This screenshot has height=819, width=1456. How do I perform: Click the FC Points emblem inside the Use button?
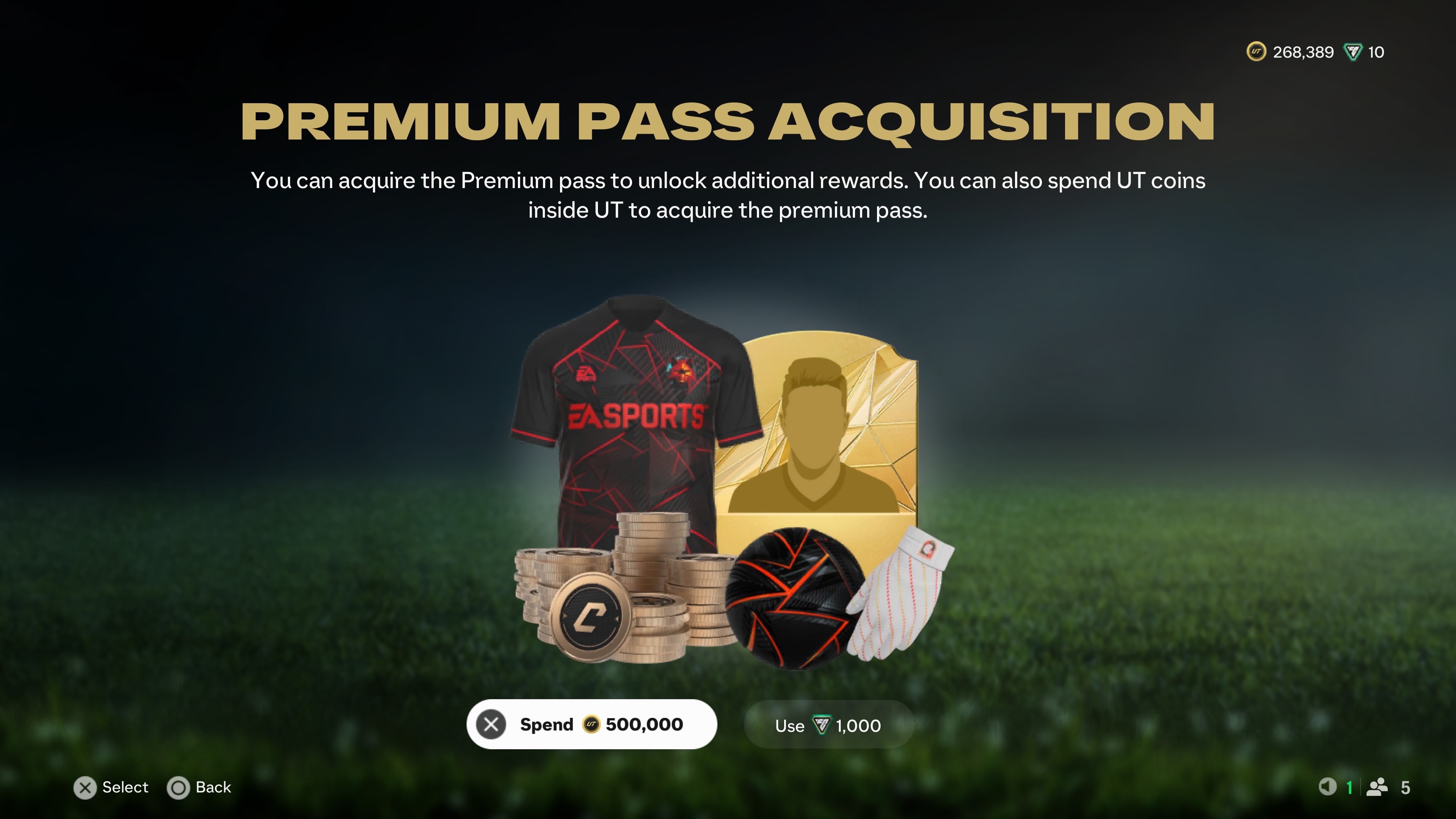pyautogui.click(x=822, y=725)
